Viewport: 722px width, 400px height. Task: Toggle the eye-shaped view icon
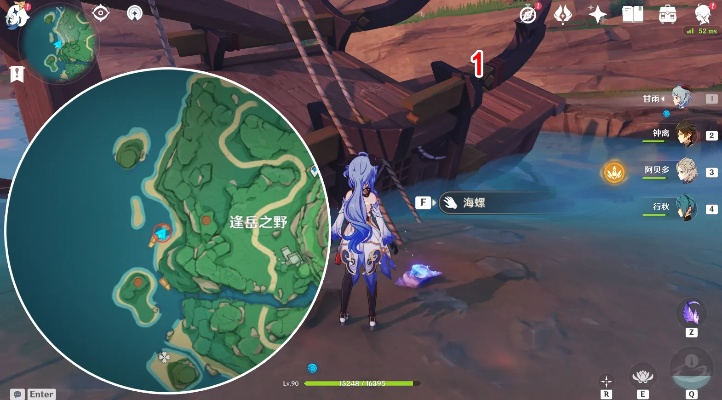(101, 13)
